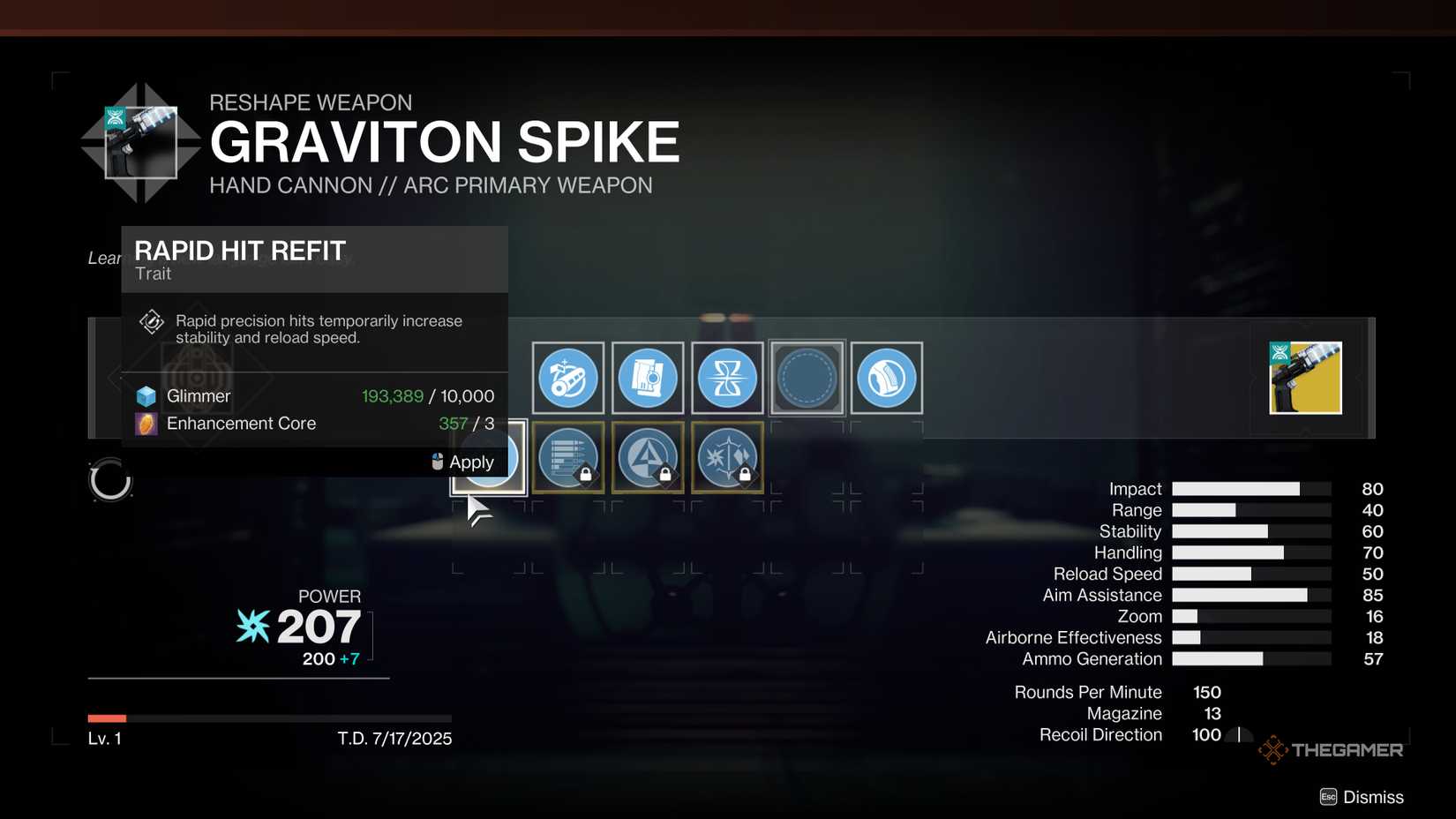The height and width of the screenshot is (819, 1456).
Task: Click the power level star icon
Action: [x=251, y=627]
